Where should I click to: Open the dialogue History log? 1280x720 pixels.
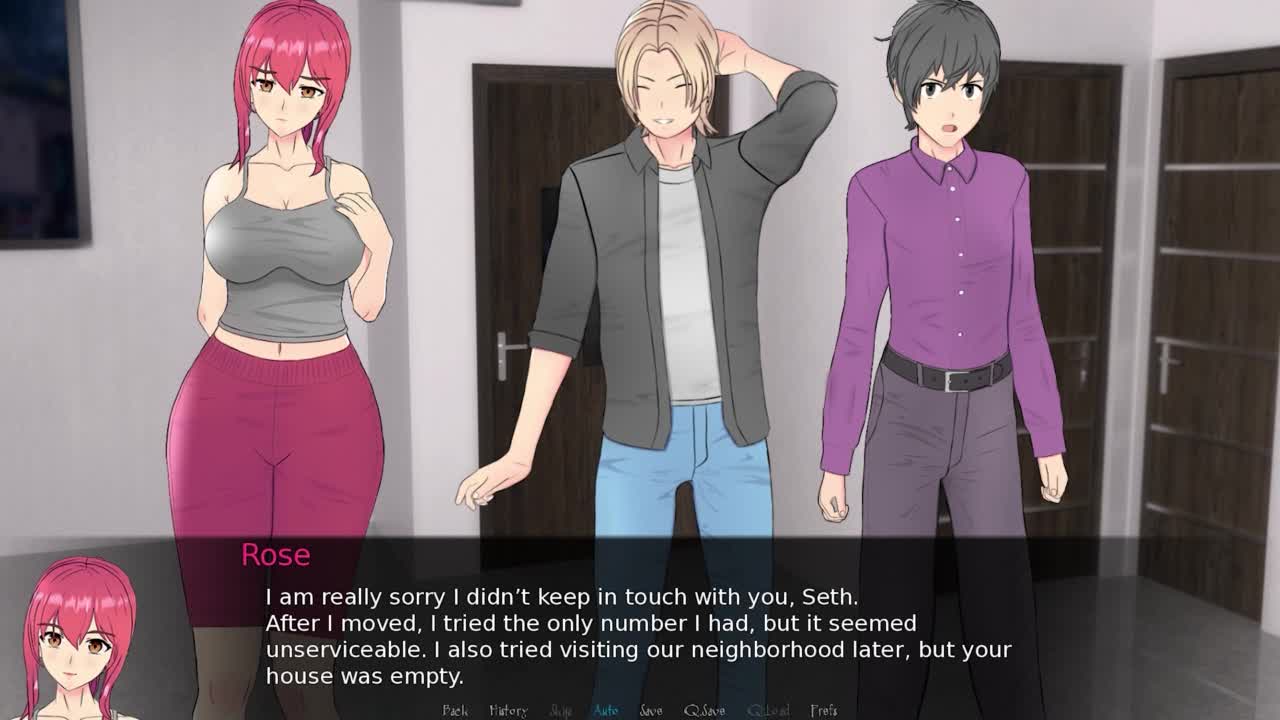(508, 710)
